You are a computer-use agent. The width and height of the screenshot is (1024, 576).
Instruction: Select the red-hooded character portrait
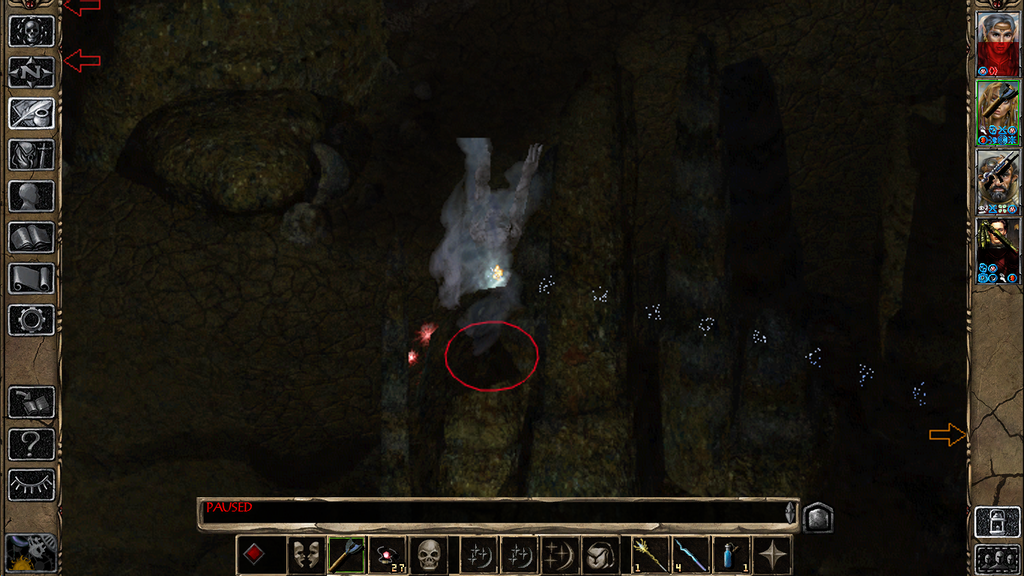click(x=997, y=43)
